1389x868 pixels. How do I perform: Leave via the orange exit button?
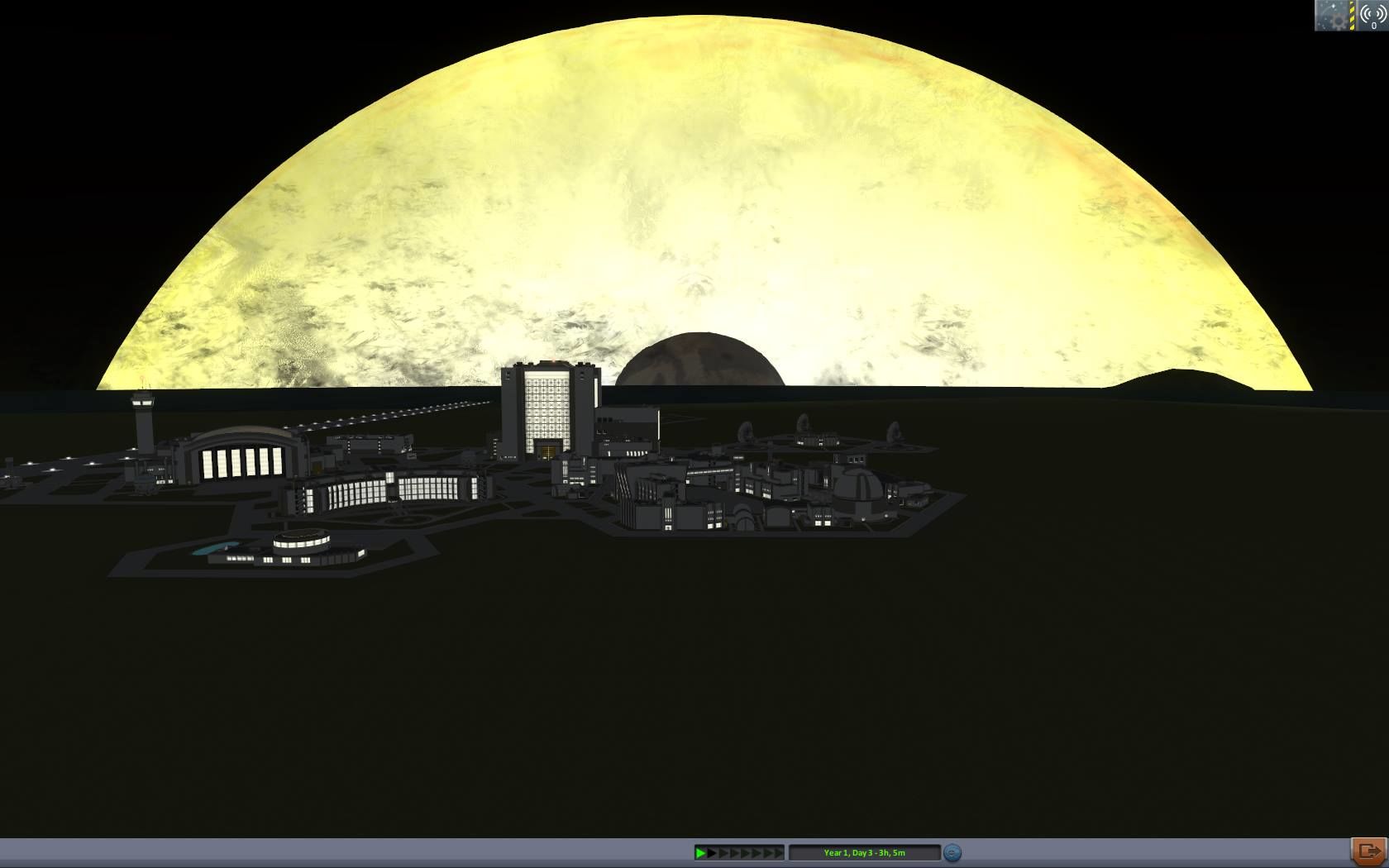click(x=1368, y=851)
